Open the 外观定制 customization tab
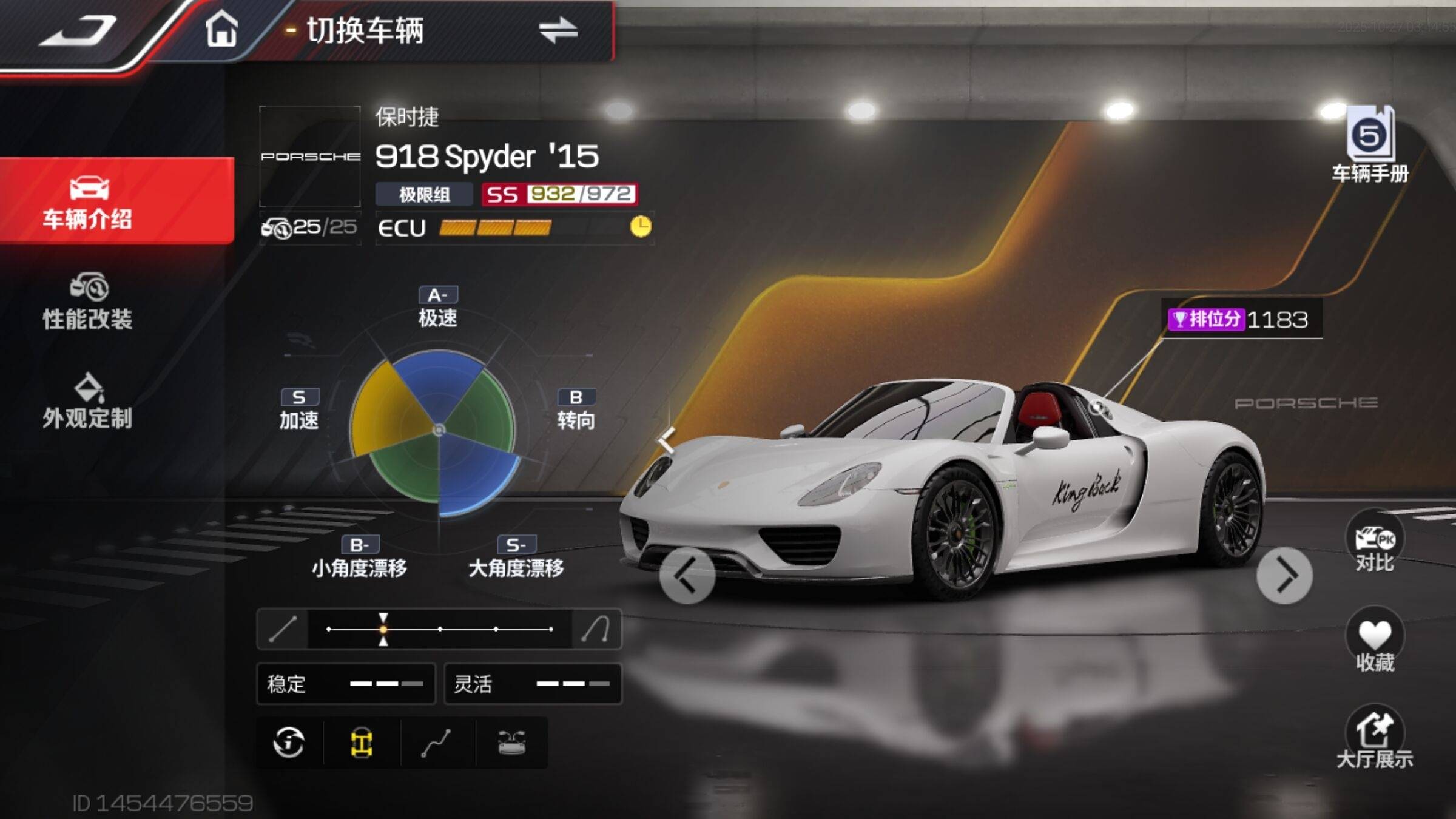The image size is (1456, 819). coord(88,402)
